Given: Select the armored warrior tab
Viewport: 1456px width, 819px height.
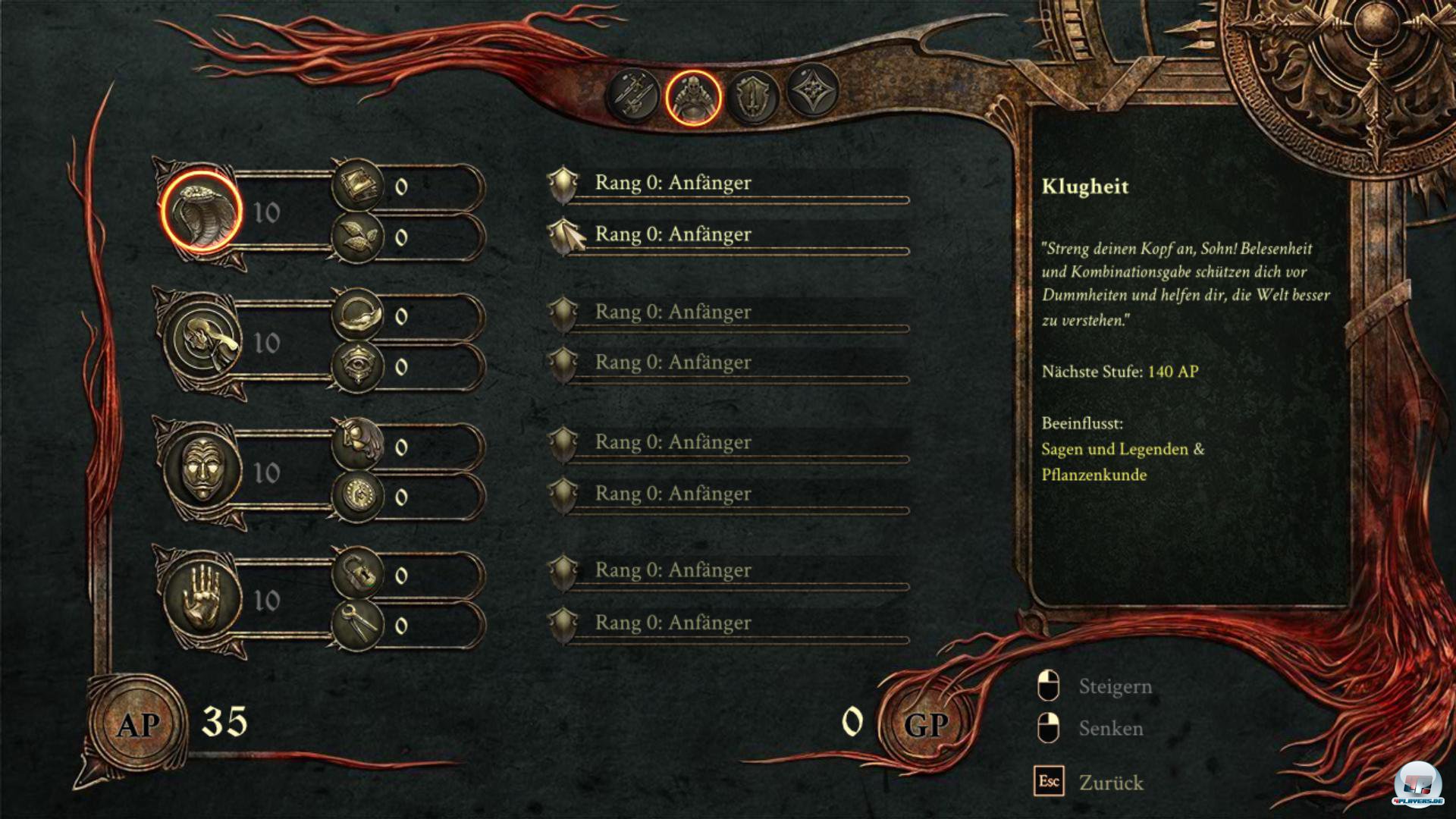Looking at the screenshot, I should (692, 97).
